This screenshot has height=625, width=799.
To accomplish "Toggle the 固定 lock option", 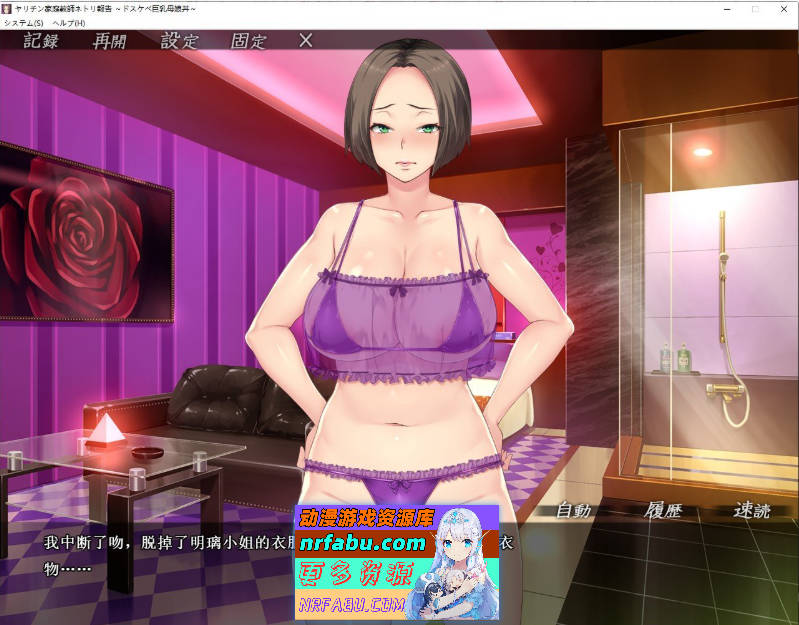I will tap(249, 41).
